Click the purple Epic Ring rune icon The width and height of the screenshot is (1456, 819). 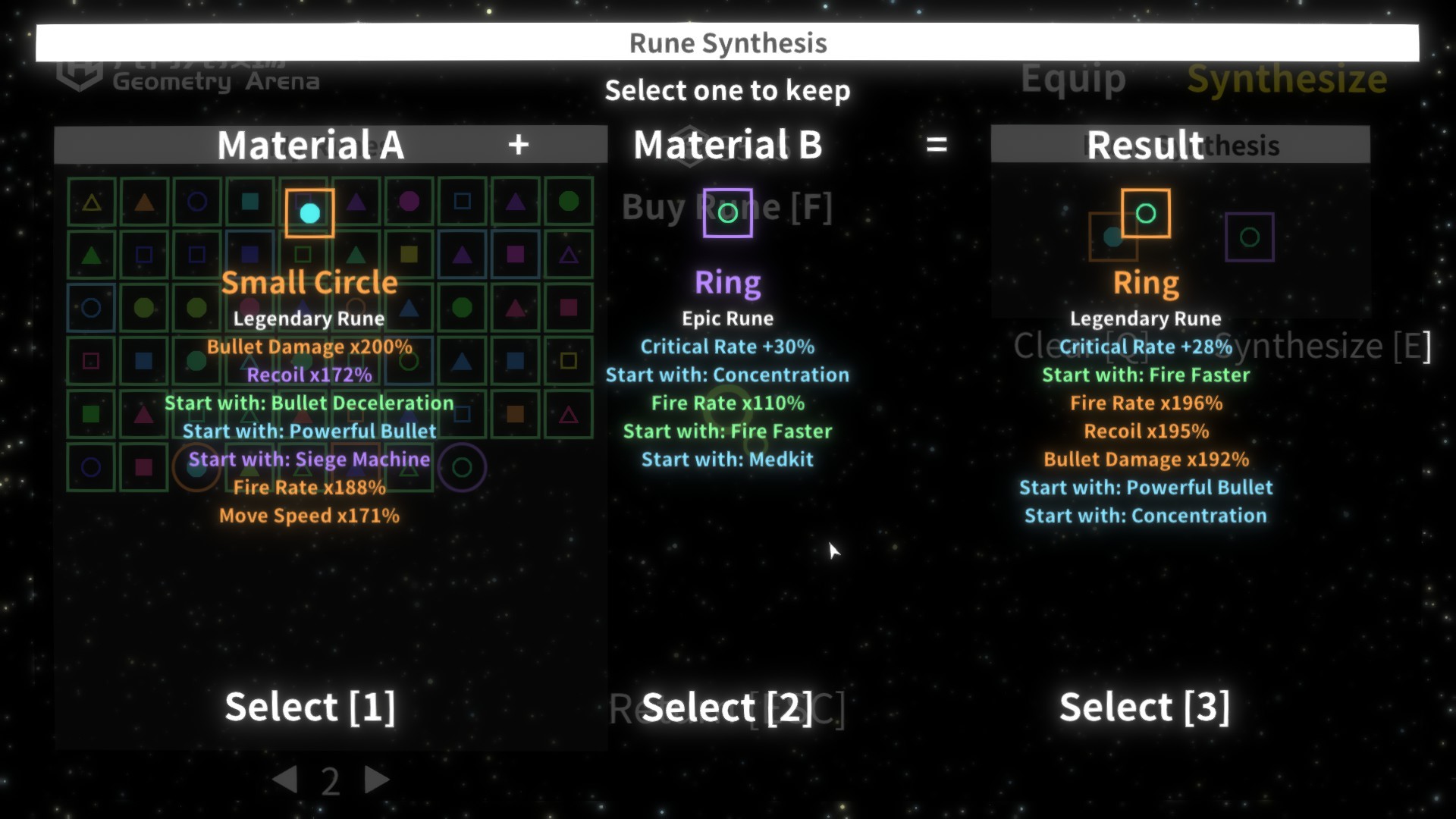pos(727,213)
